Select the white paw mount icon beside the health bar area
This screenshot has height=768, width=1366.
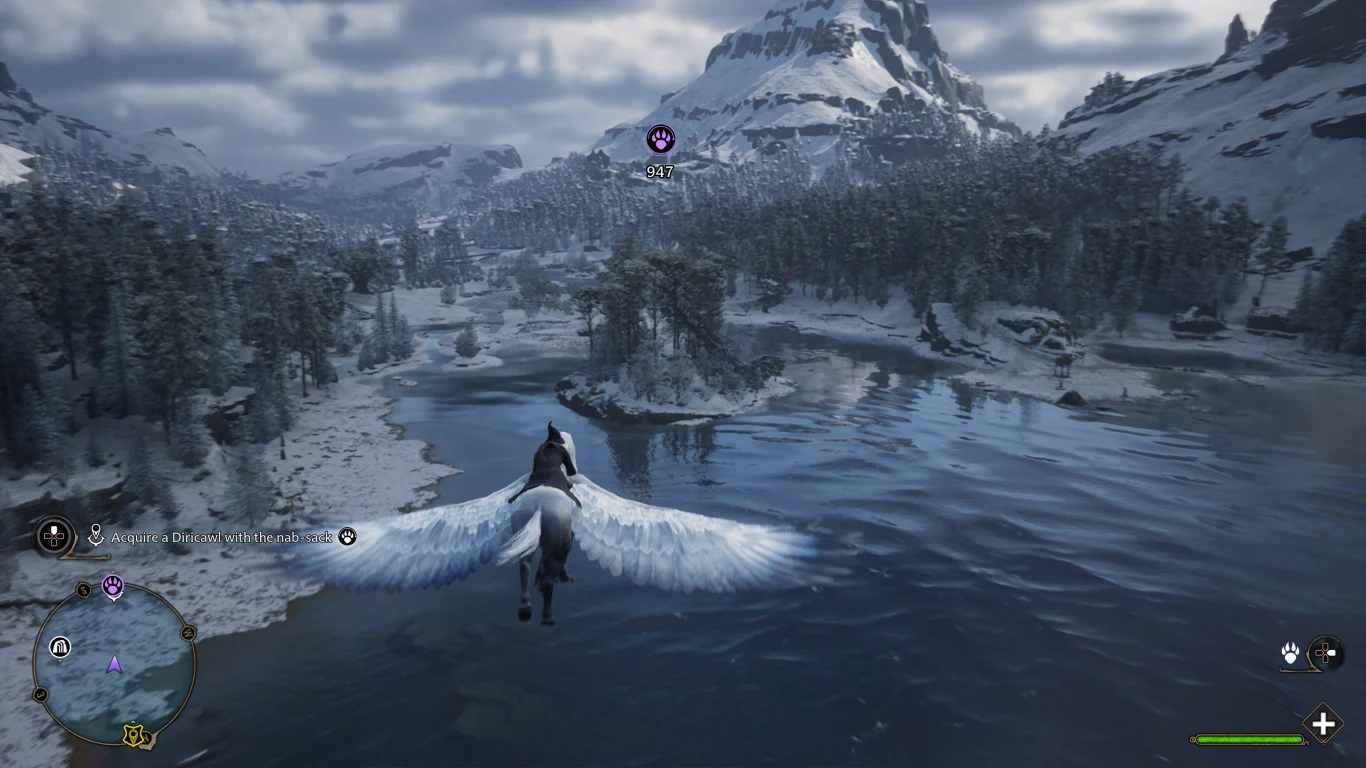point(1291,653)
